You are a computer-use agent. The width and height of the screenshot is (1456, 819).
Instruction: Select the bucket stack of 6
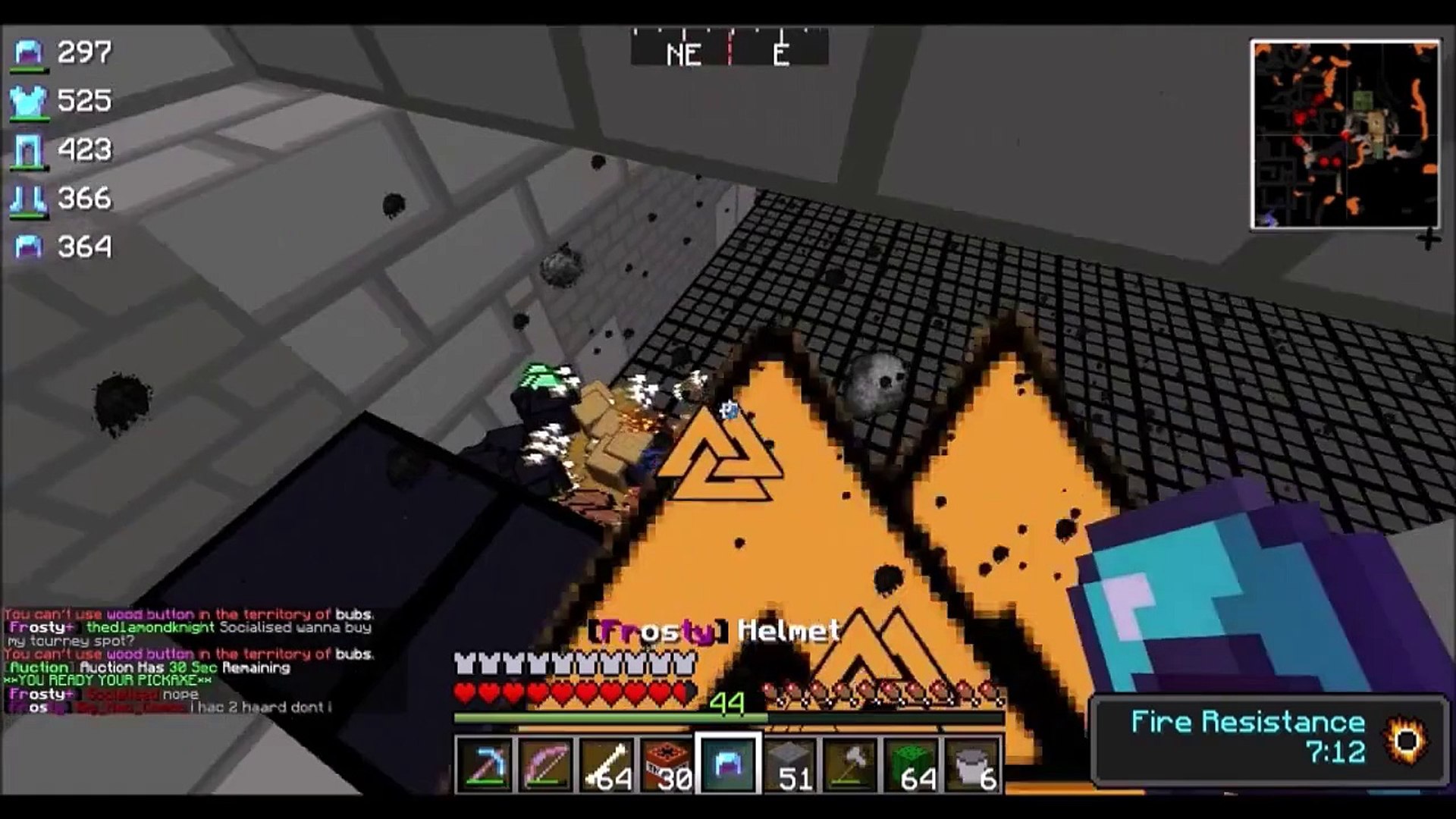click(973, 764)
